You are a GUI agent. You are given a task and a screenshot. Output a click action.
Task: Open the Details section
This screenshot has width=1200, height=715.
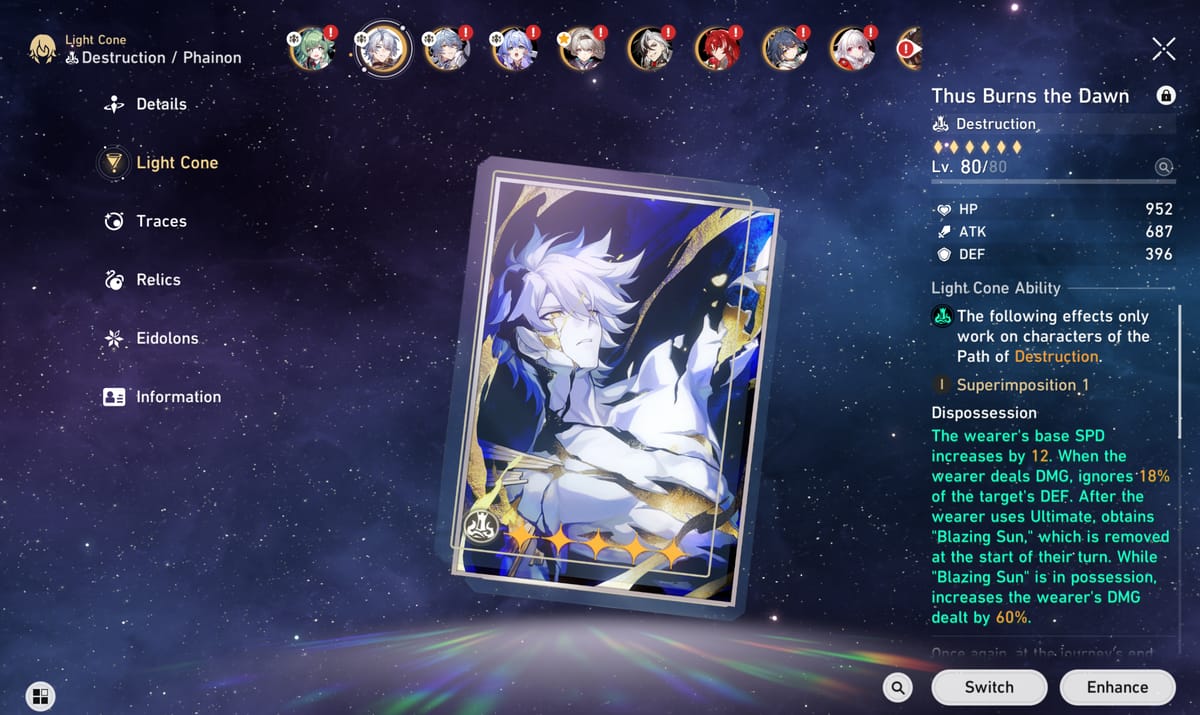coord(160,104)
